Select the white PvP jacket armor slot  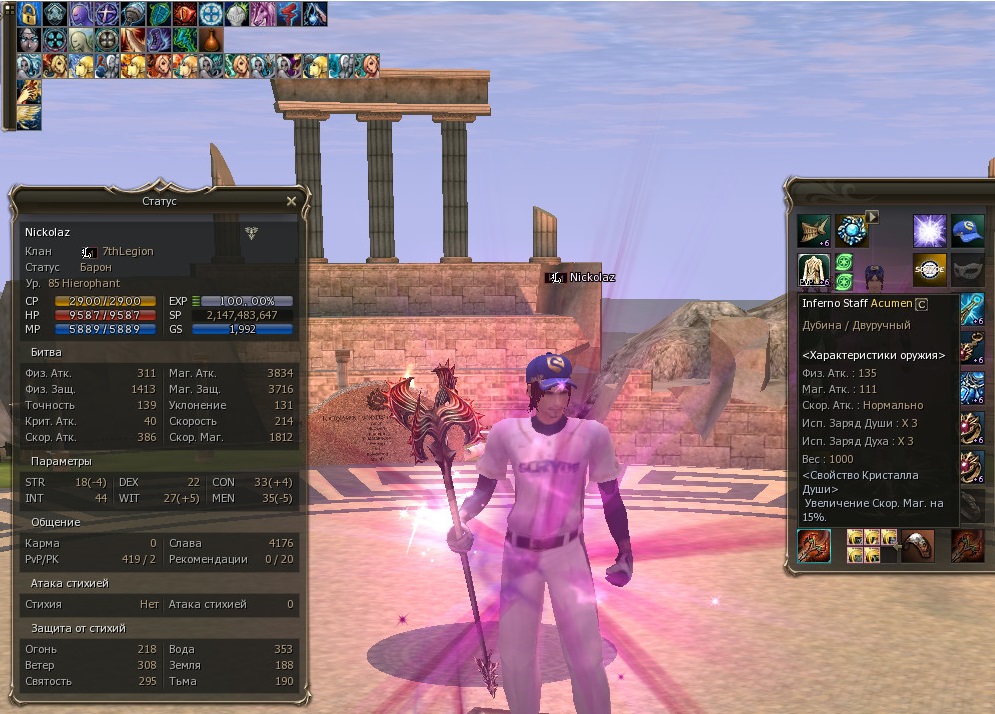click(x=813, y=269)
